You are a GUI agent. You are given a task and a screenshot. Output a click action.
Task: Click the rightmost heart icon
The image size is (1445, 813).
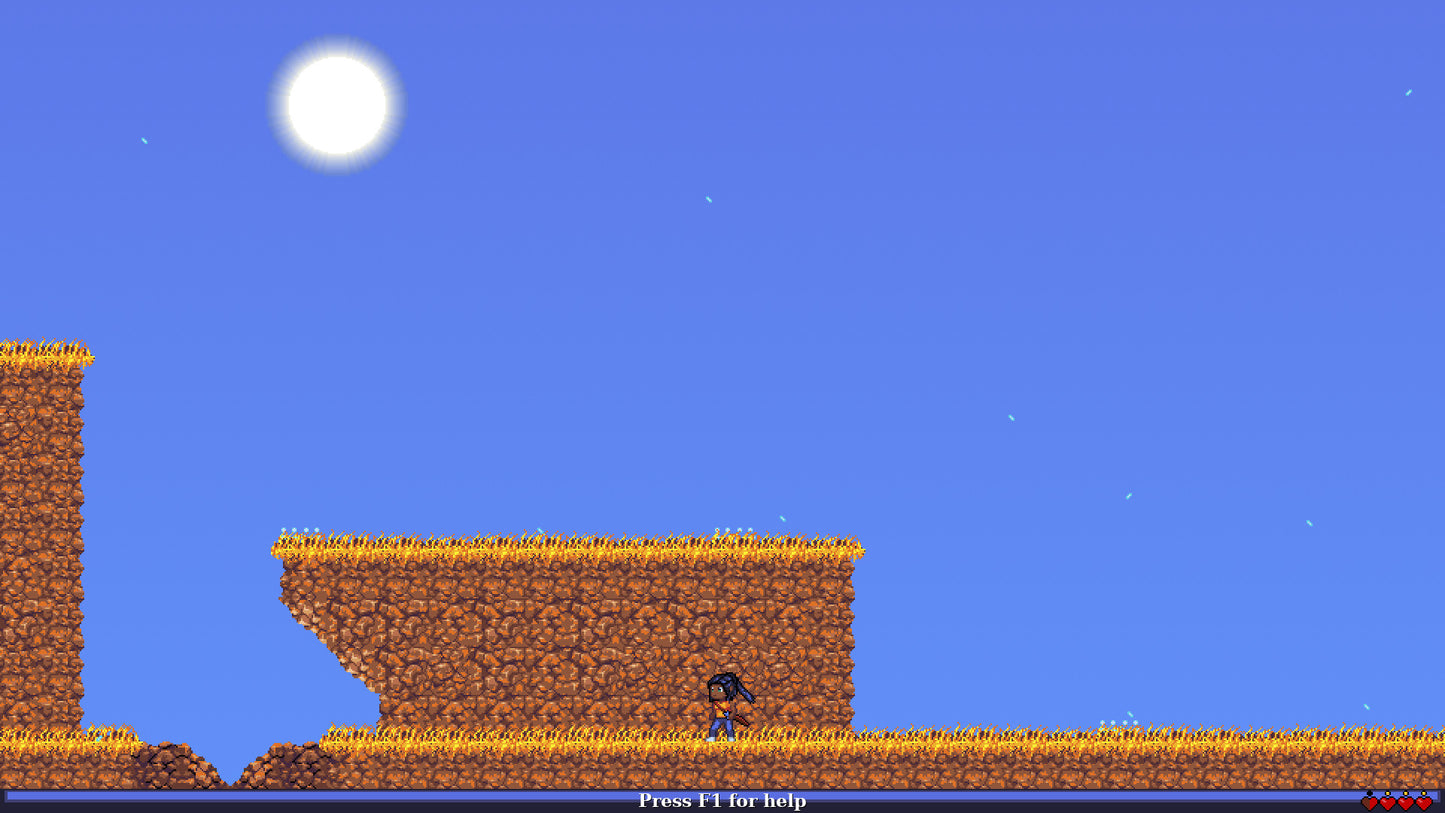[x=1423, y=804]
